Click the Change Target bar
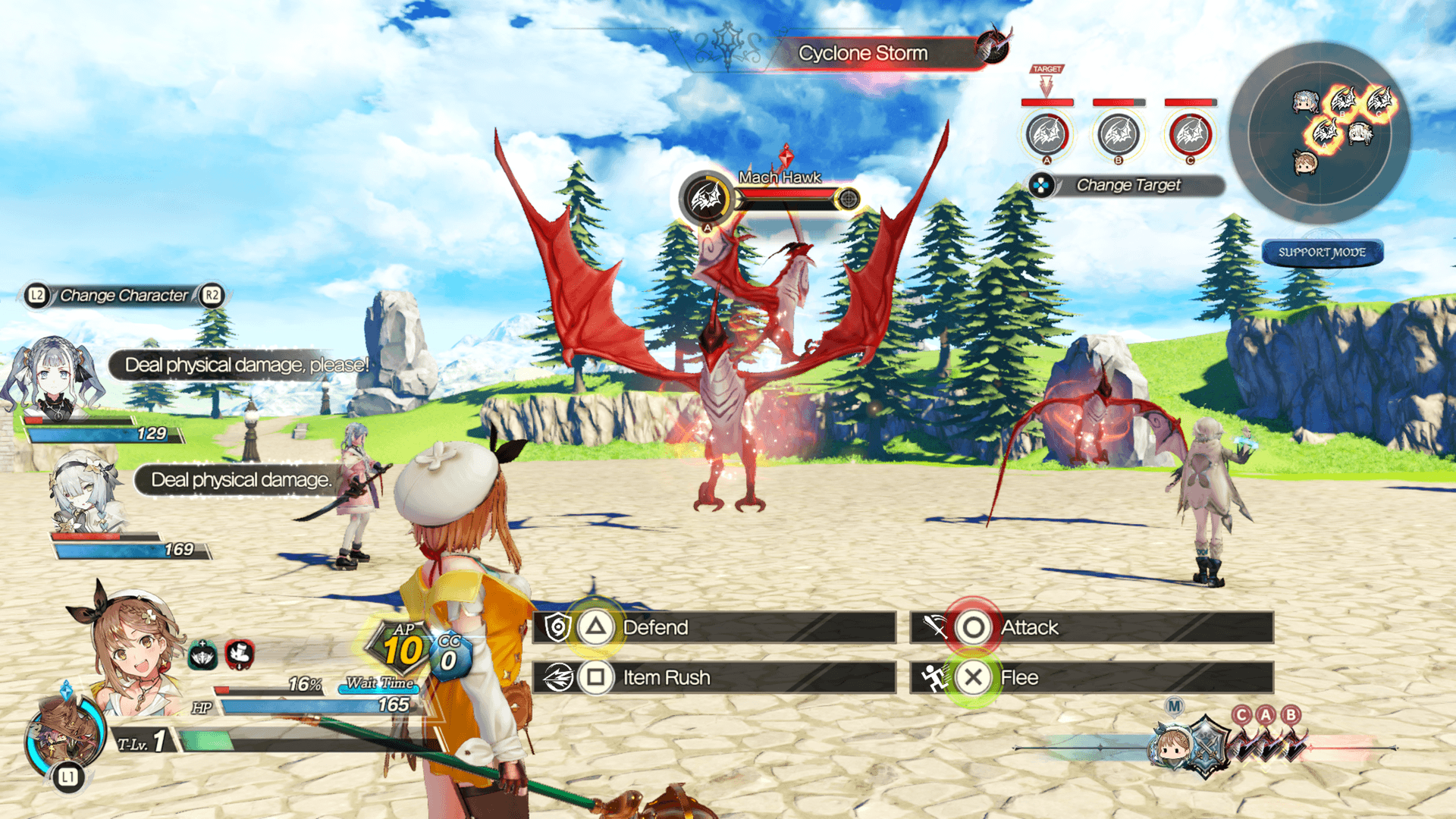Screen dimensions: 1456x819 [1128, 185]
